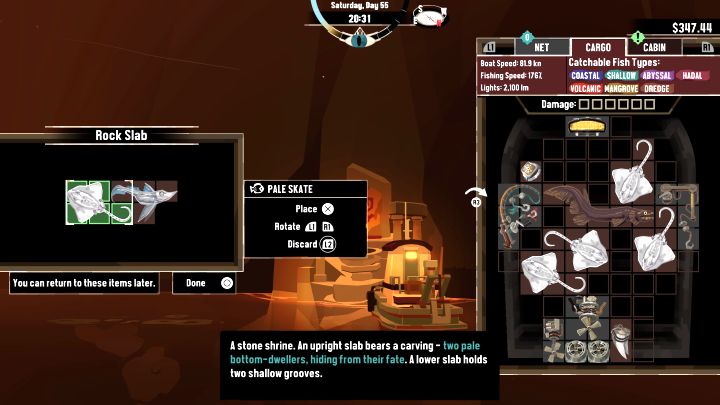Select the CARGO tab

(x=598, y=47)
